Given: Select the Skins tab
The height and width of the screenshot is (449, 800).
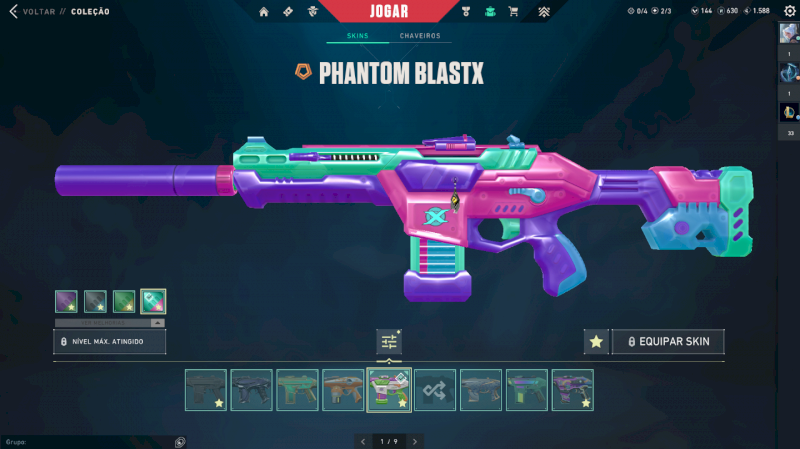Looking at the screenshot, I should tap(357, 36).
